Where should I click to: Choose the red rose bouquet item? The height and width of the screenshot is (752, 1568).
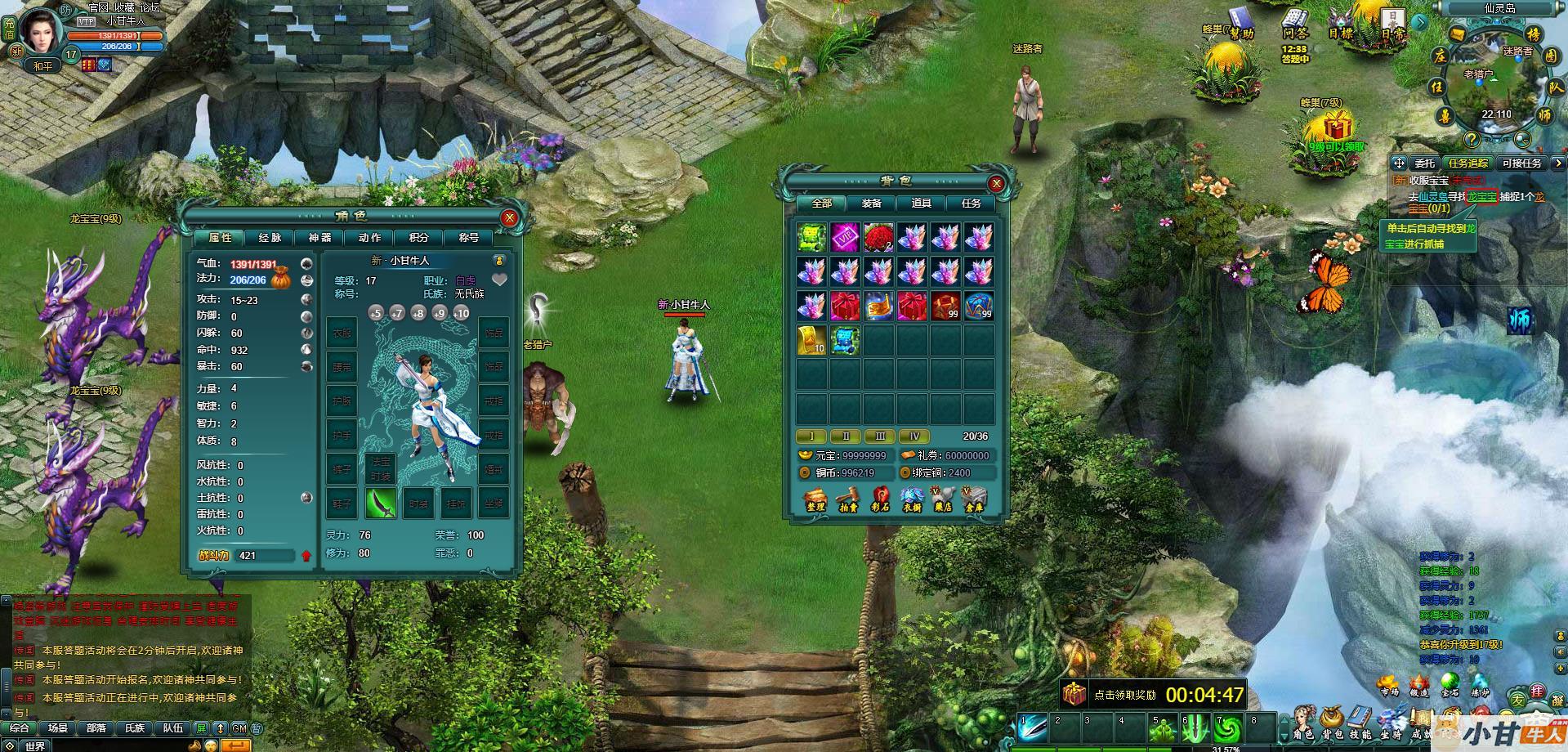(x=878, y=237)
